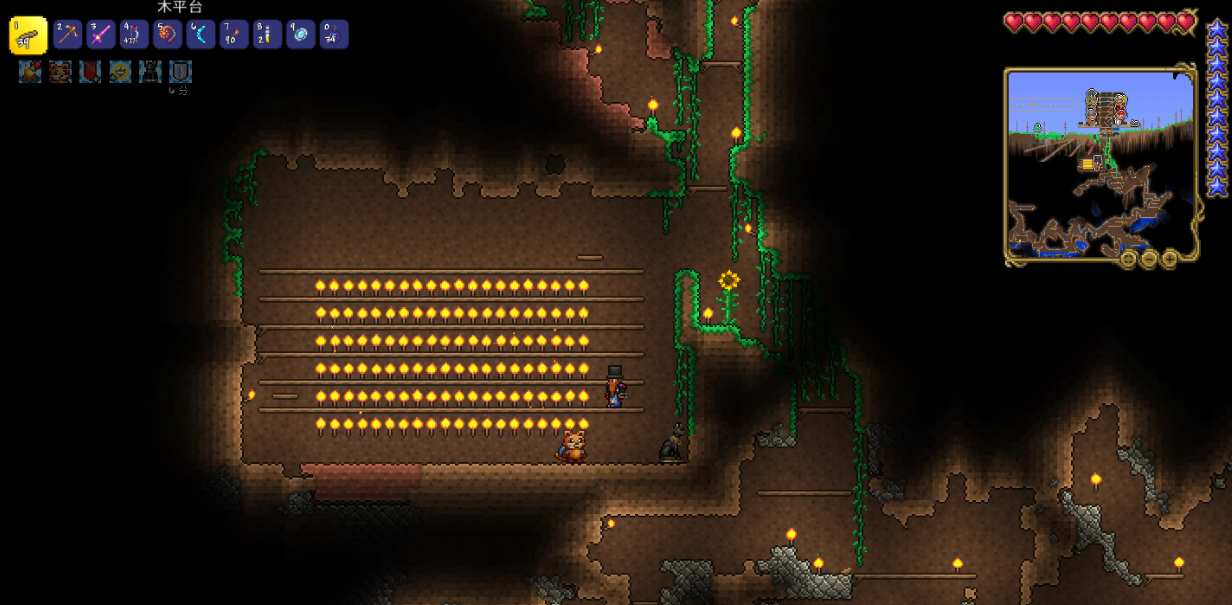Select the purple bomb slot
The image size is (1232, 605).
click(334, 35)
